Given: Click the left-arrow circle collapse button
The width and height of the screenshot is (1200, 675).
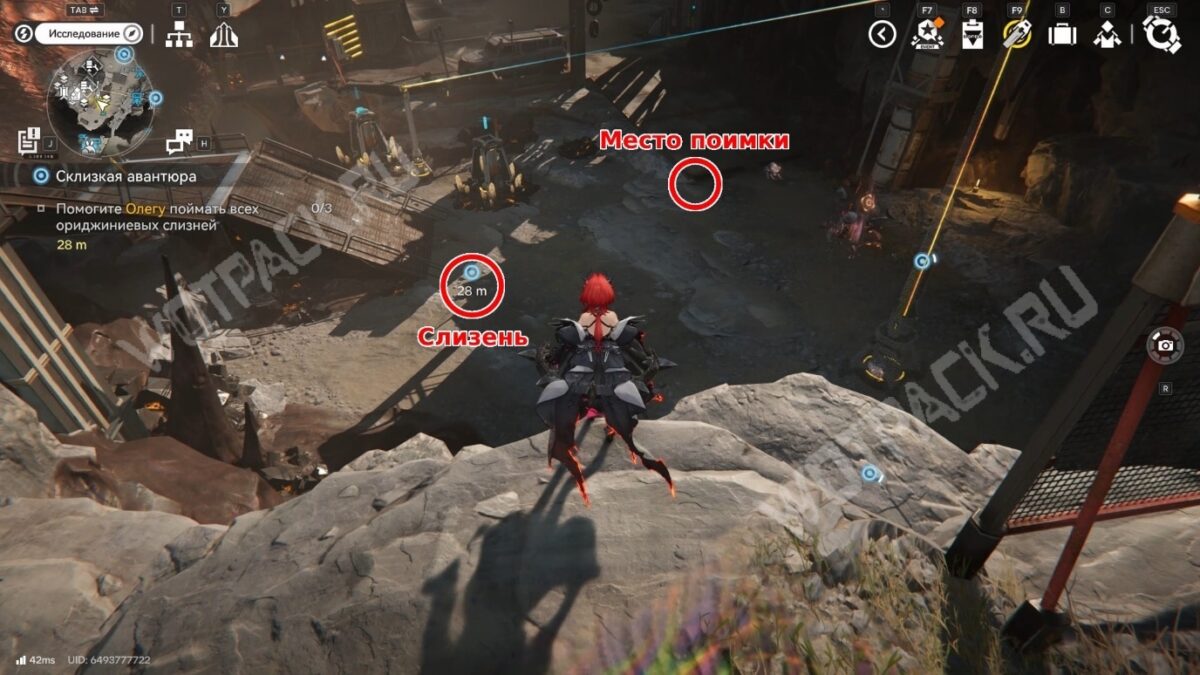Looking at the screenshot, I should tap(881, 35).
